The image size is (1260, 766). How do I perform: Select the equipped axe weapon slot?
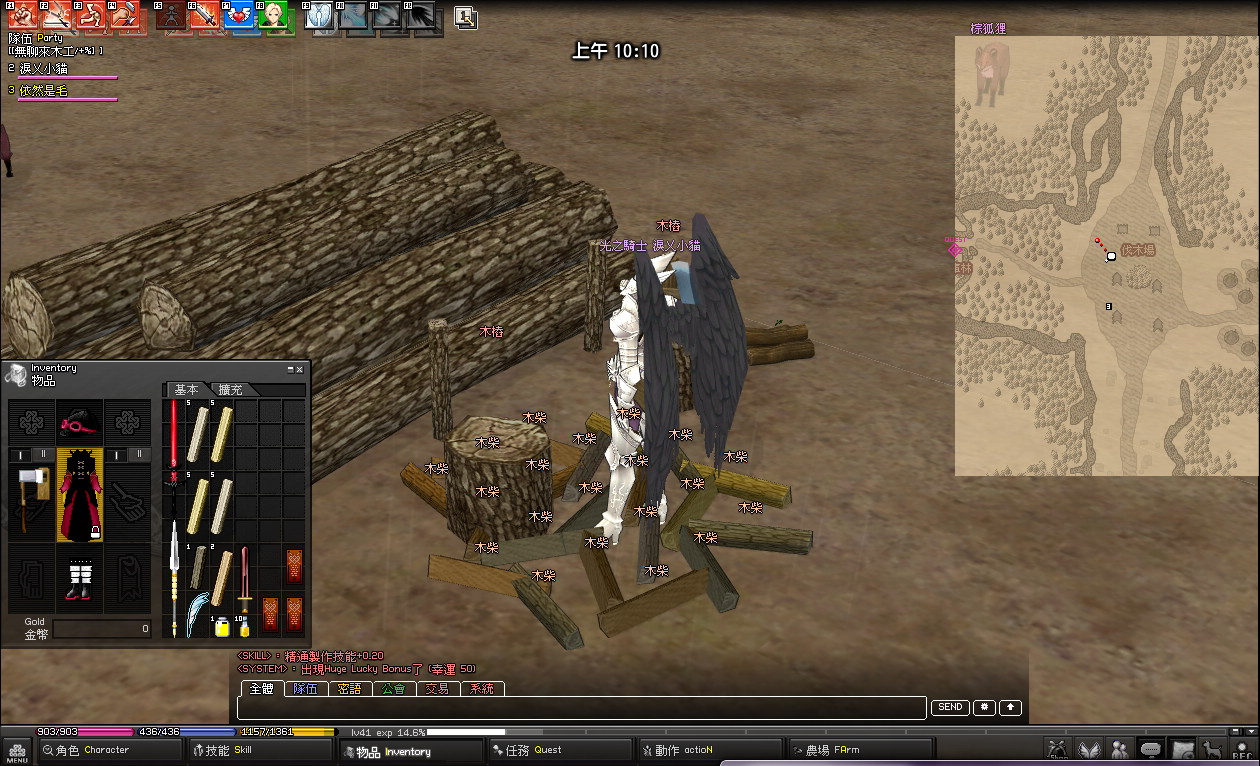point(30,496)
